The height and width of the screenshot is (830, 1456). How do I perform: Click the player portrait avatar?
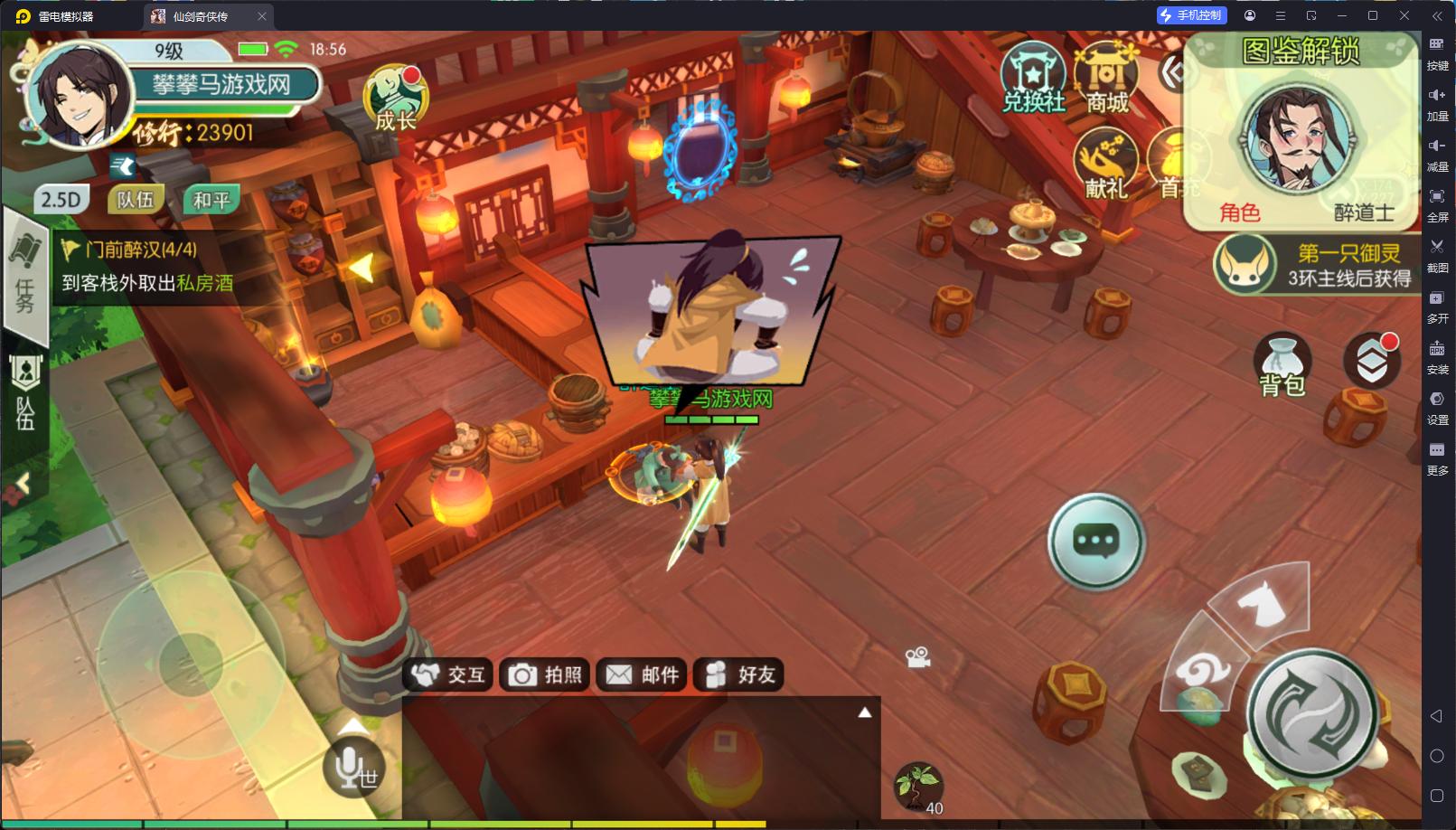(x=79, y=94)
